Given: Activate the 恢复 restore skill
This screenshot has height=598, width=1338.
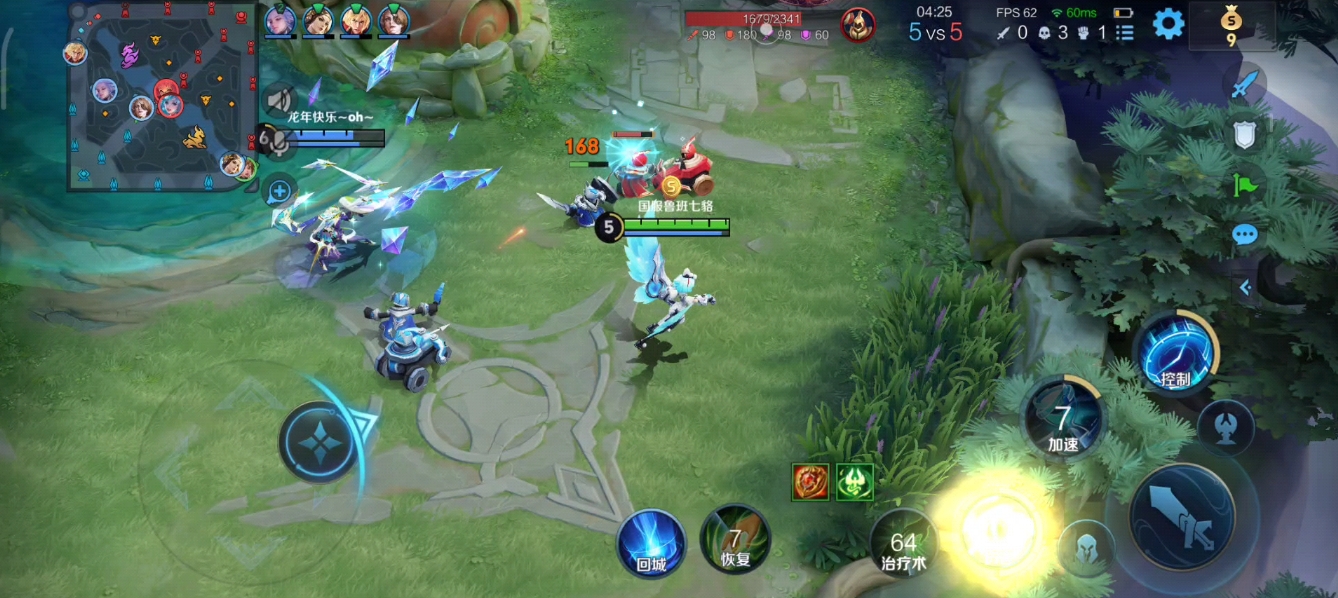Looking at the screenshot, I should point(735,540).
